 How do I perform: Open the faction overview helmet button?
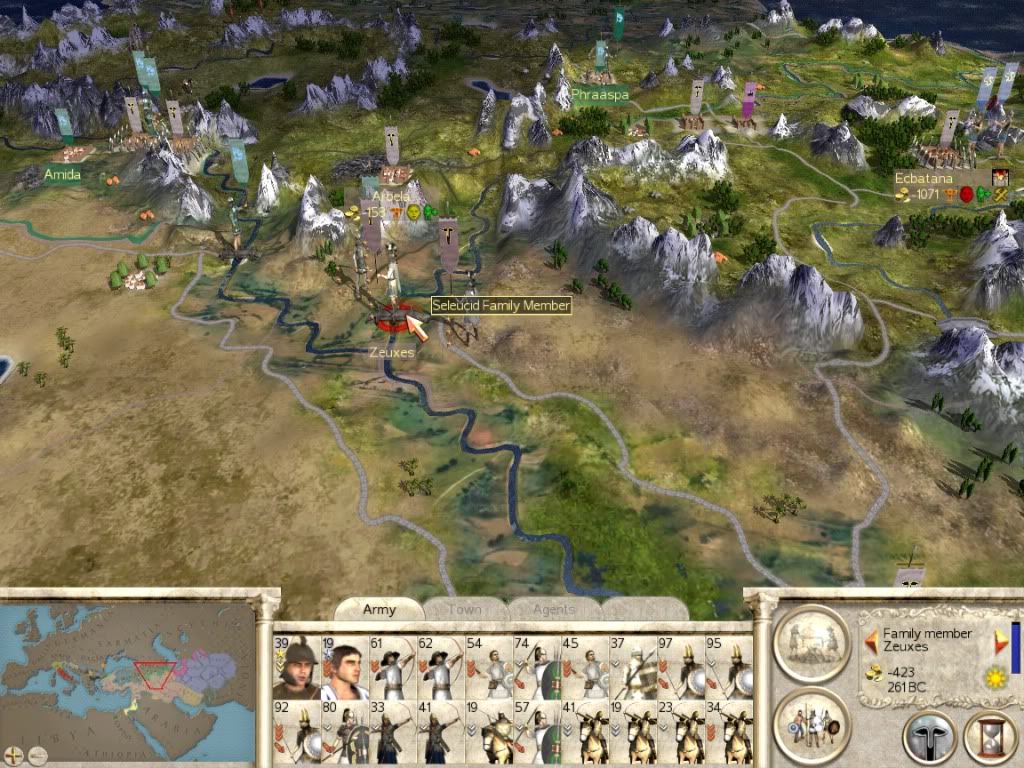tap(929, 738)
